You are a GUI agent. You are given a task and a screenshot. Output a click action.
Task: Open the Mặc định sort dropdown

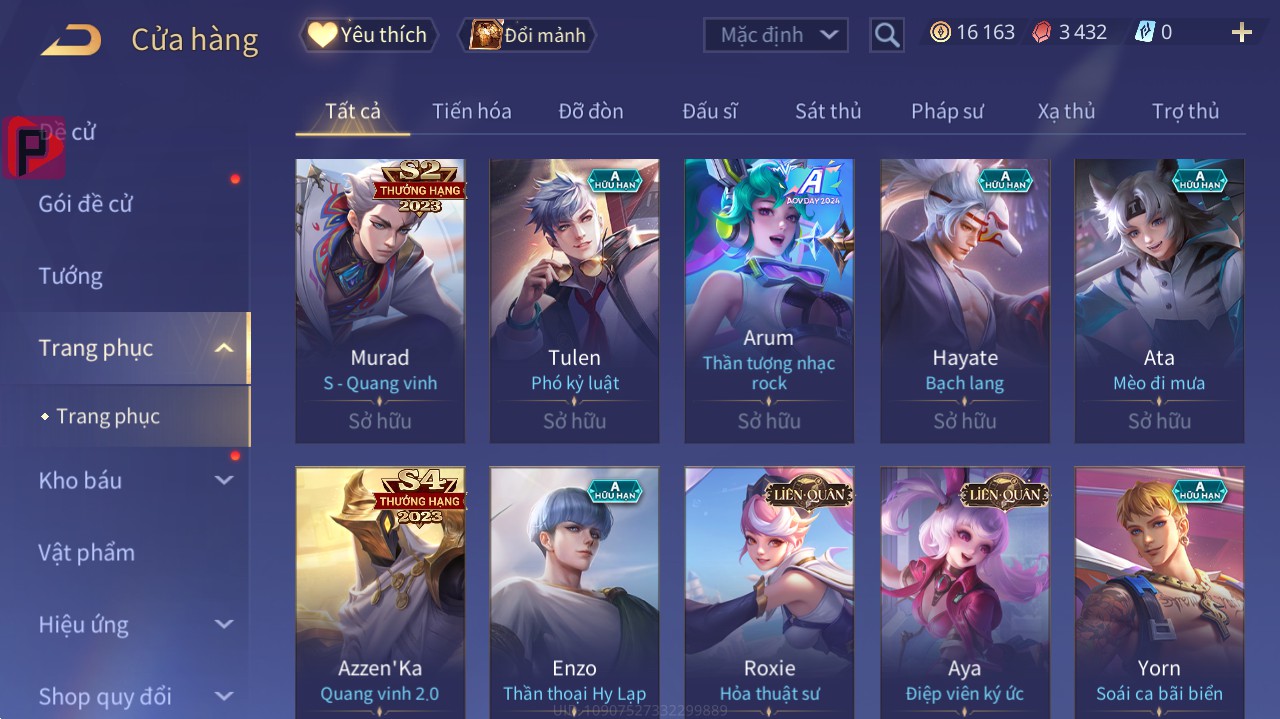point(776,35)
